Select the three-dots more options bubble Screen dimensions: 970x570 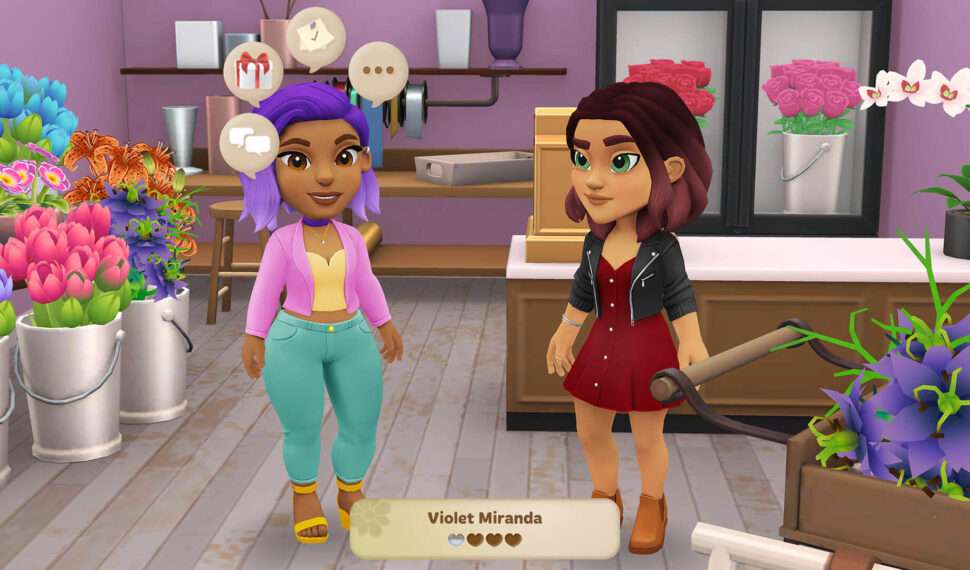378,72
